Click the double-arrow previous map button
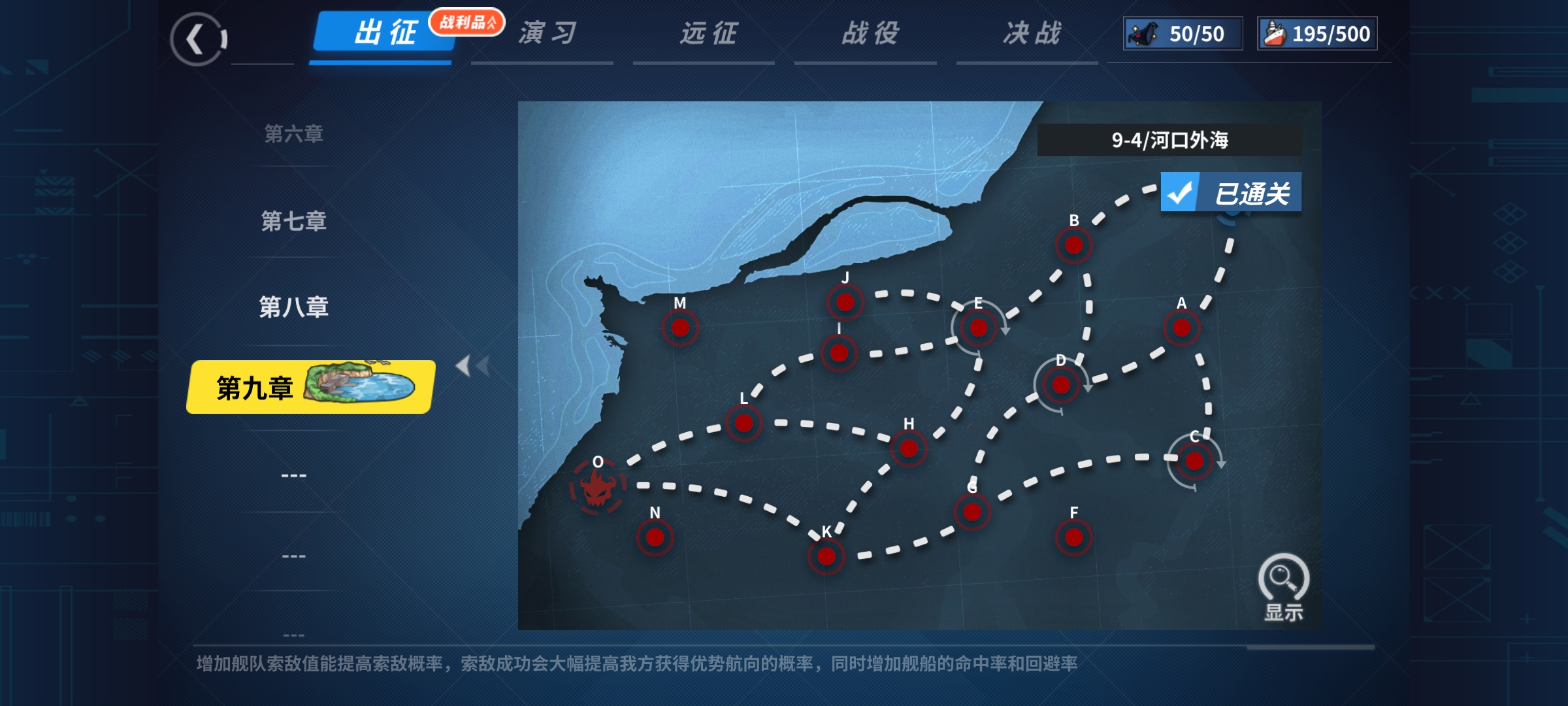Screen dimensions: 1568x706 [472, 366]
